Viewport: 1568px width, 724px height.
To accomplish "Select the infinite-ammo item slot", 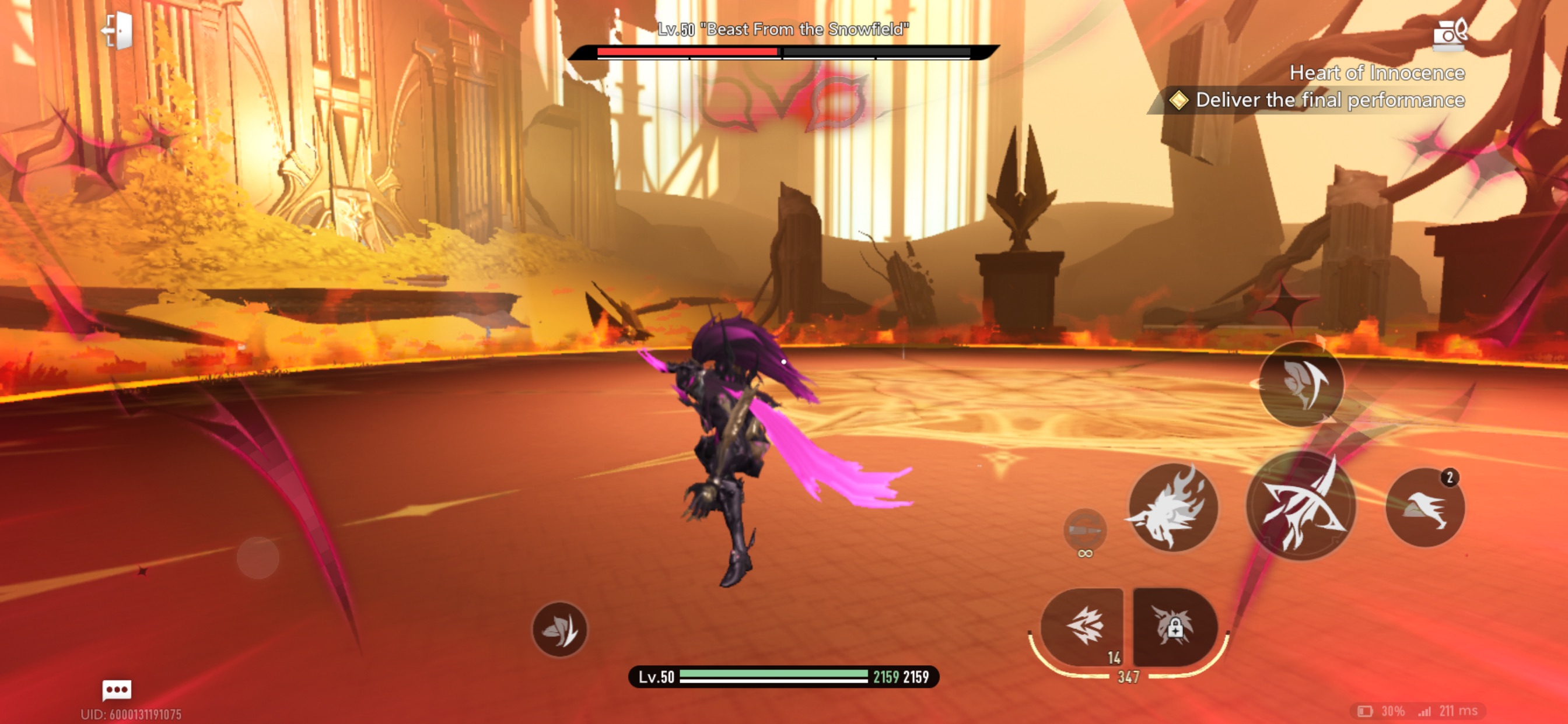I will coord(1084,530).
